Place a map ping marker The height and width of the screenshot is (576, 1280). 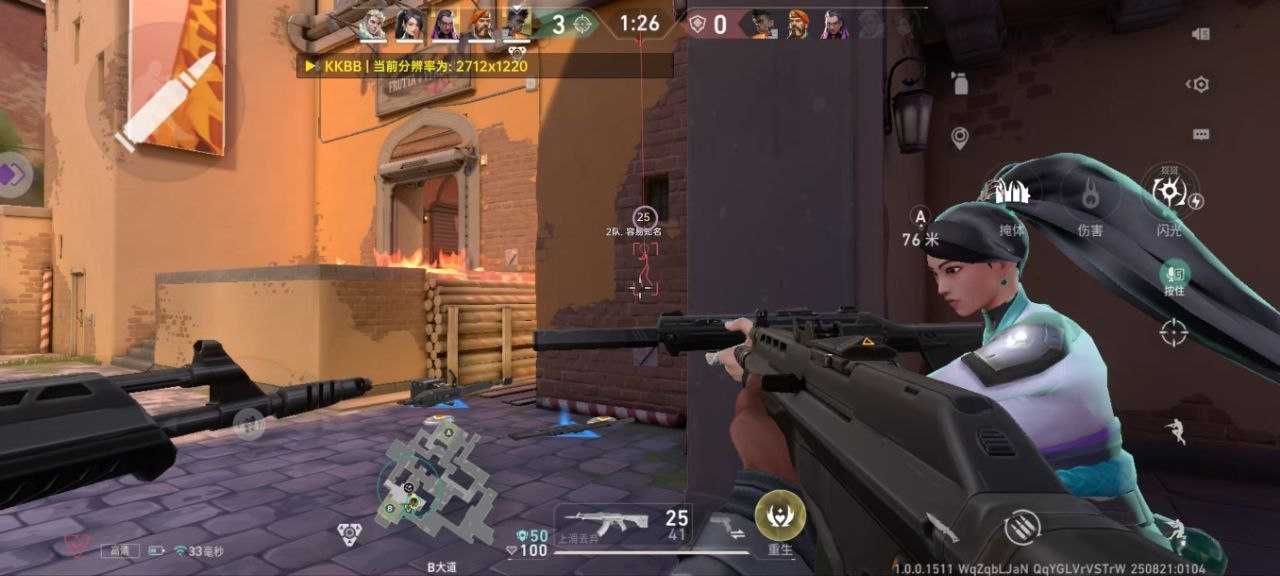point(960,138)
